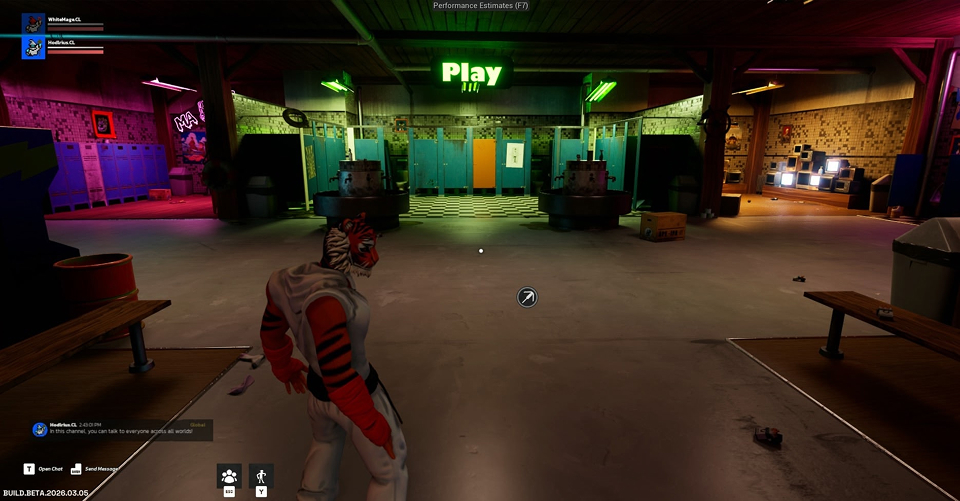Click the Performance Estimates label
Image resolution: width=960 pixels, height=501 pixels.
pyautogui.click(x=481, y=6)
